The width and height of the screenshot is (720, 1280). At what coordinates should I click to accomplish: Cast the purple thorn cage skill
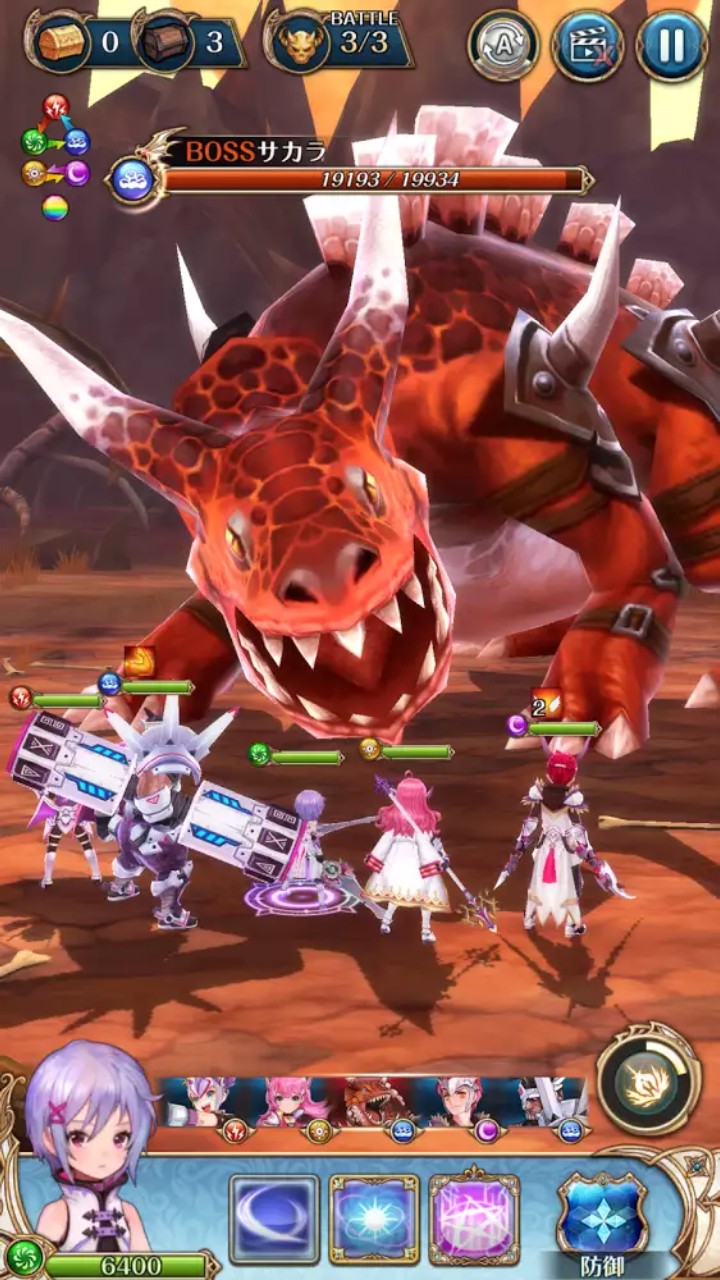(474, 1219)
